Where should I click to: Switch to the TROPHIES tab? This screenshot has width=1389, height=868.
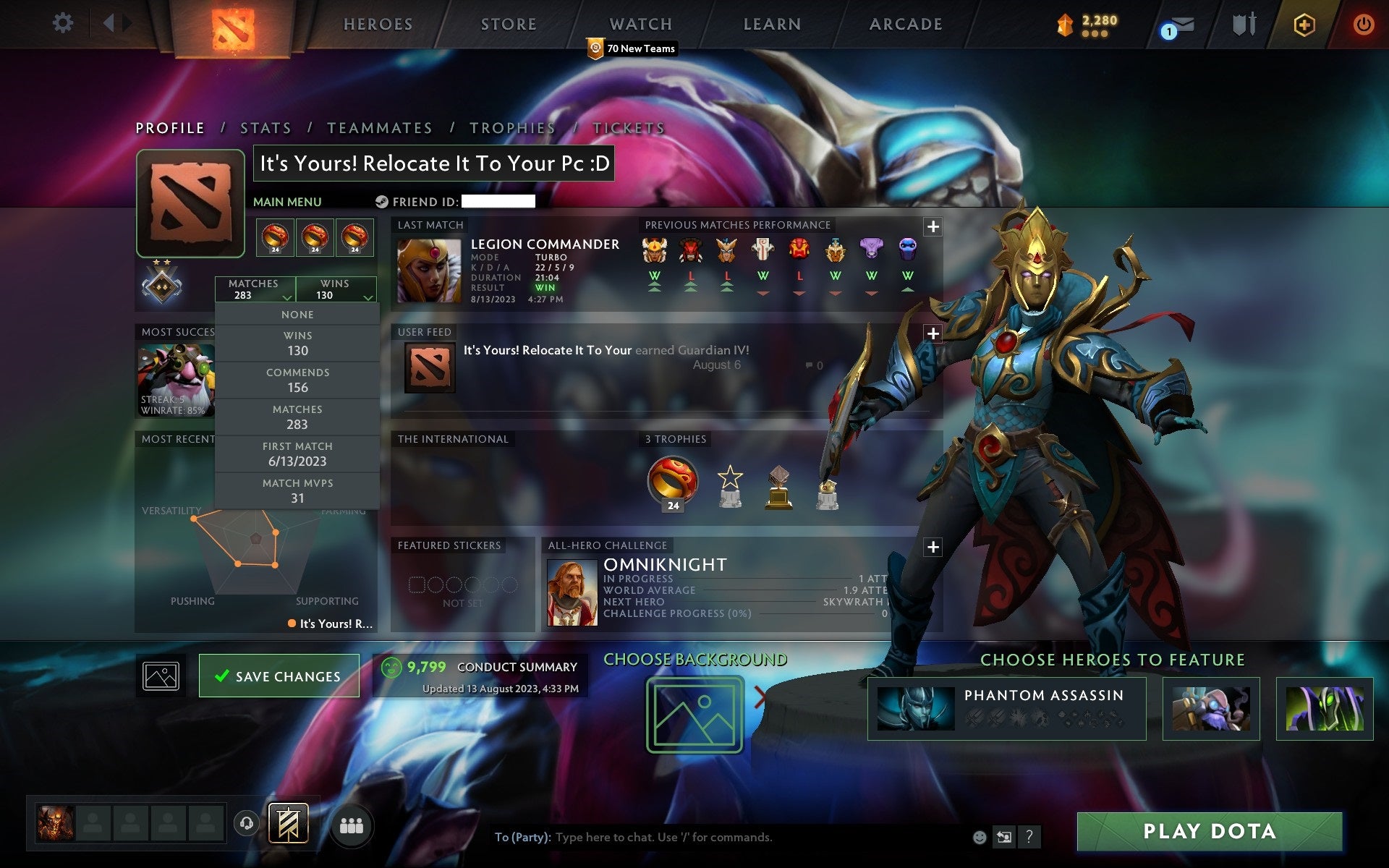[x=512, y=127]
